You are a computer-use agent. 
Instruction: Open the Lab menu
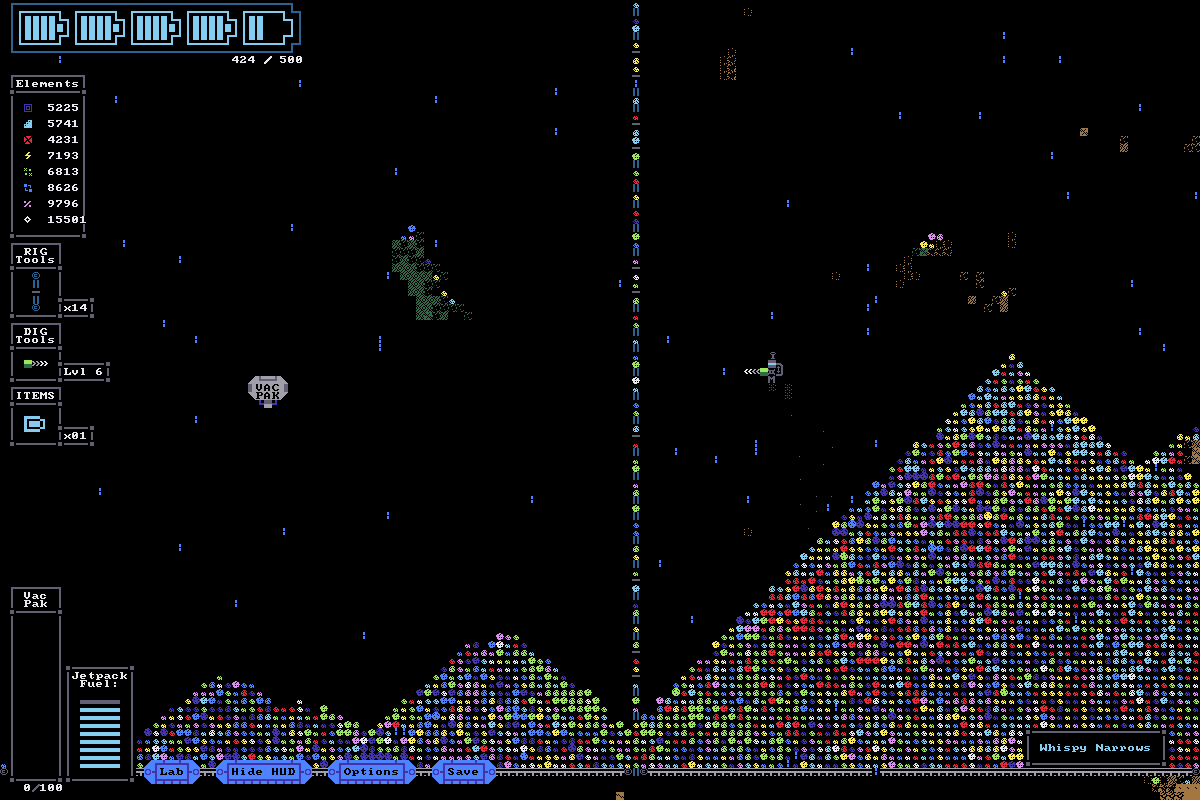tap(171, 771)
